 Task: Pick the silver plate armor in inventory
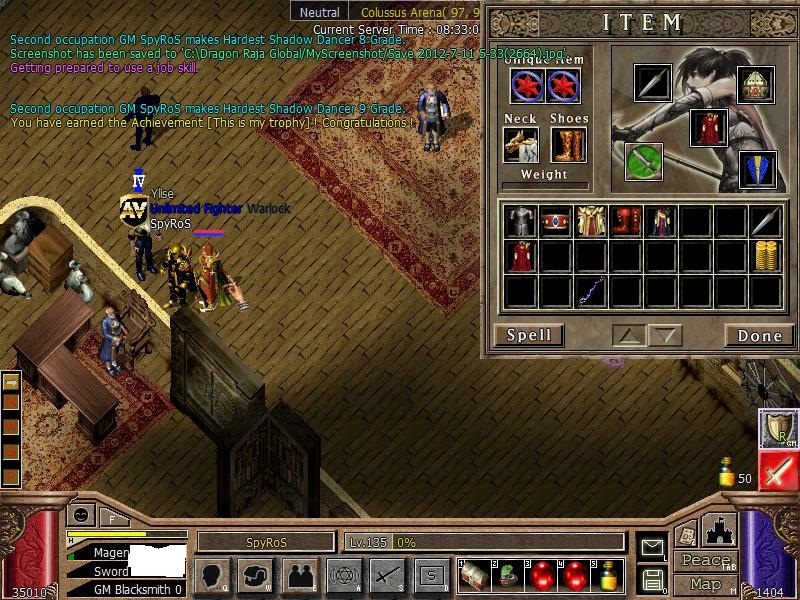[520, 221]
